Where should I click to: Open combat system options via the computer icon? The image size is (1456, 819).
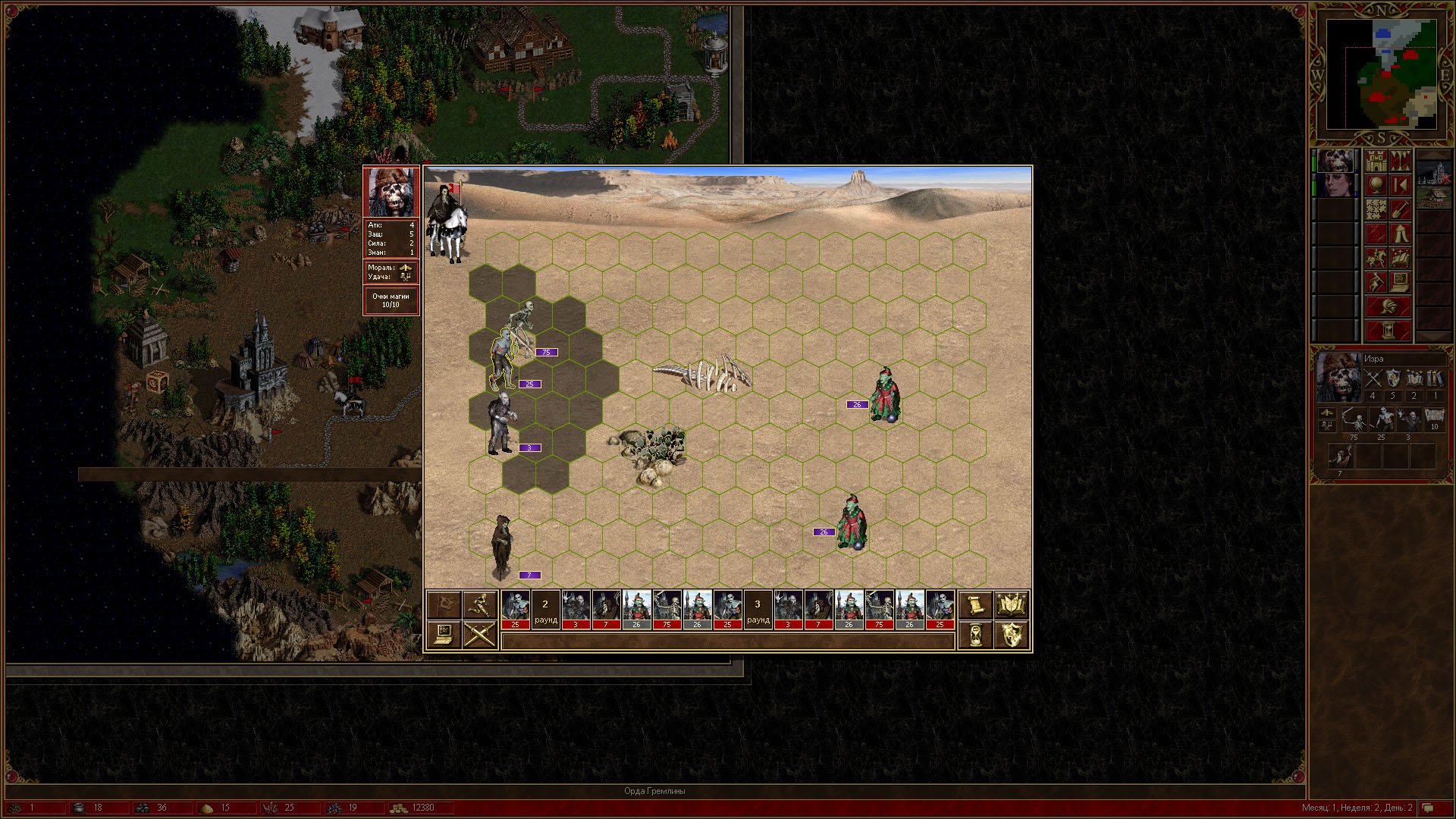(444, 634)
